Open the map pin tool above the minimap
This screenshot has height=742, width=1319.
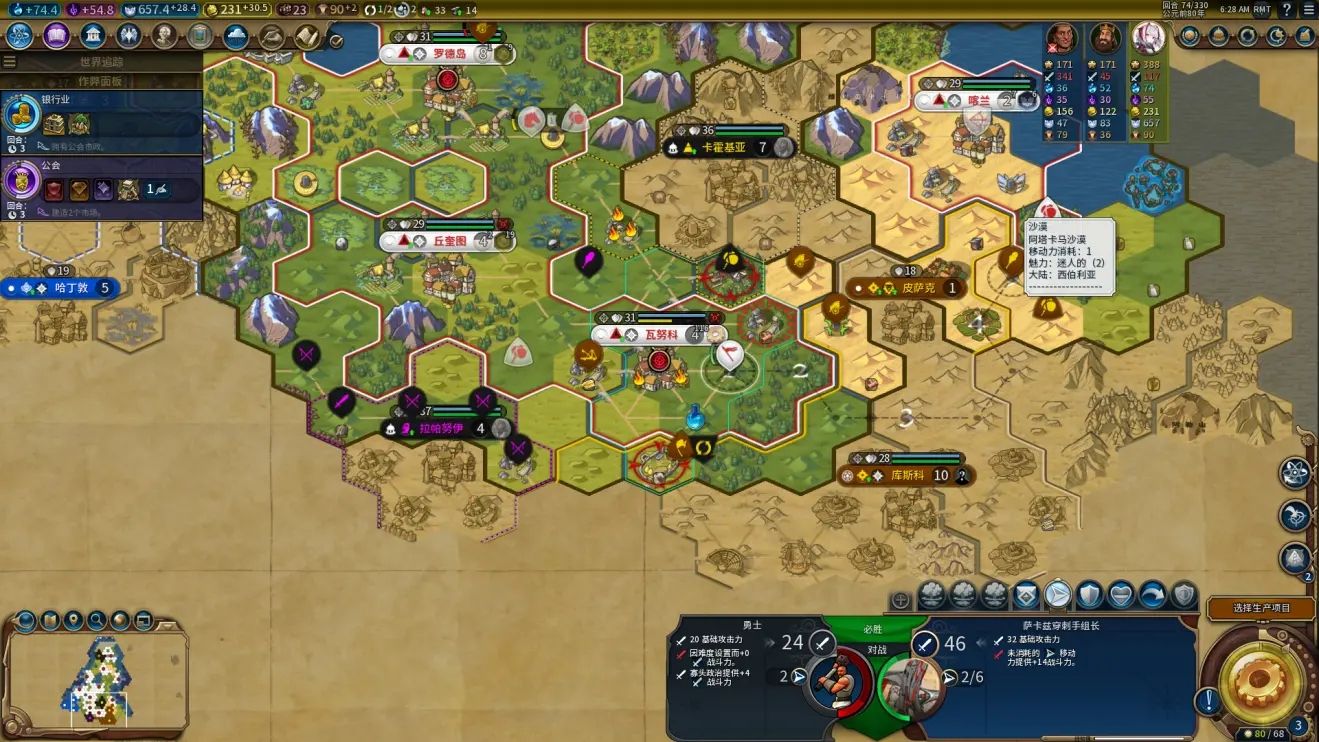click(x=72, y=620)
